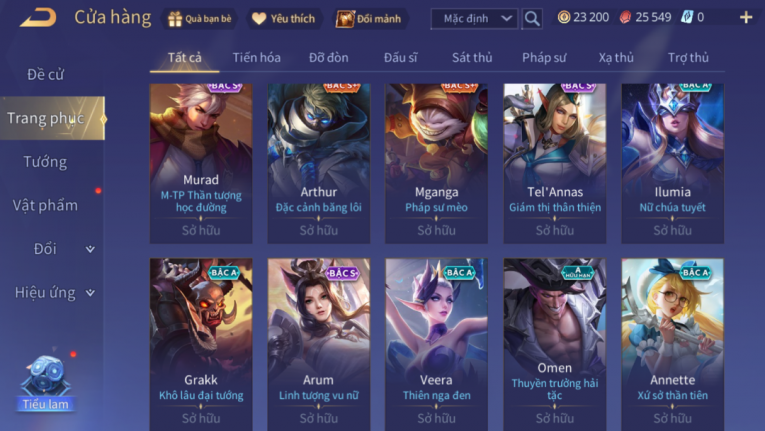Select the Pháp sư tab

(544, 58)
